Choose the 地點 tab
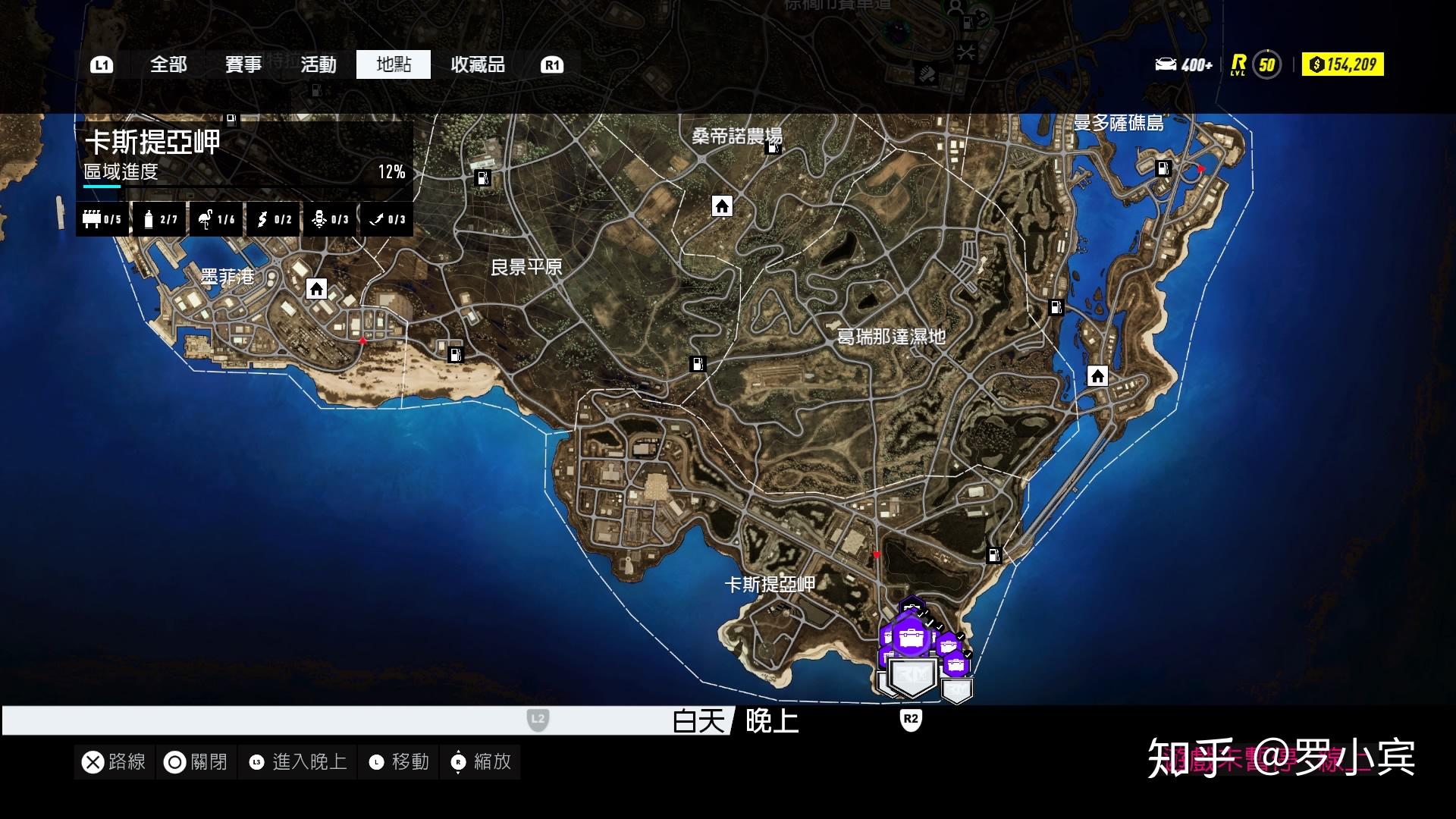The width and height of the screenshot is (1456, 819). pos(394,64)
